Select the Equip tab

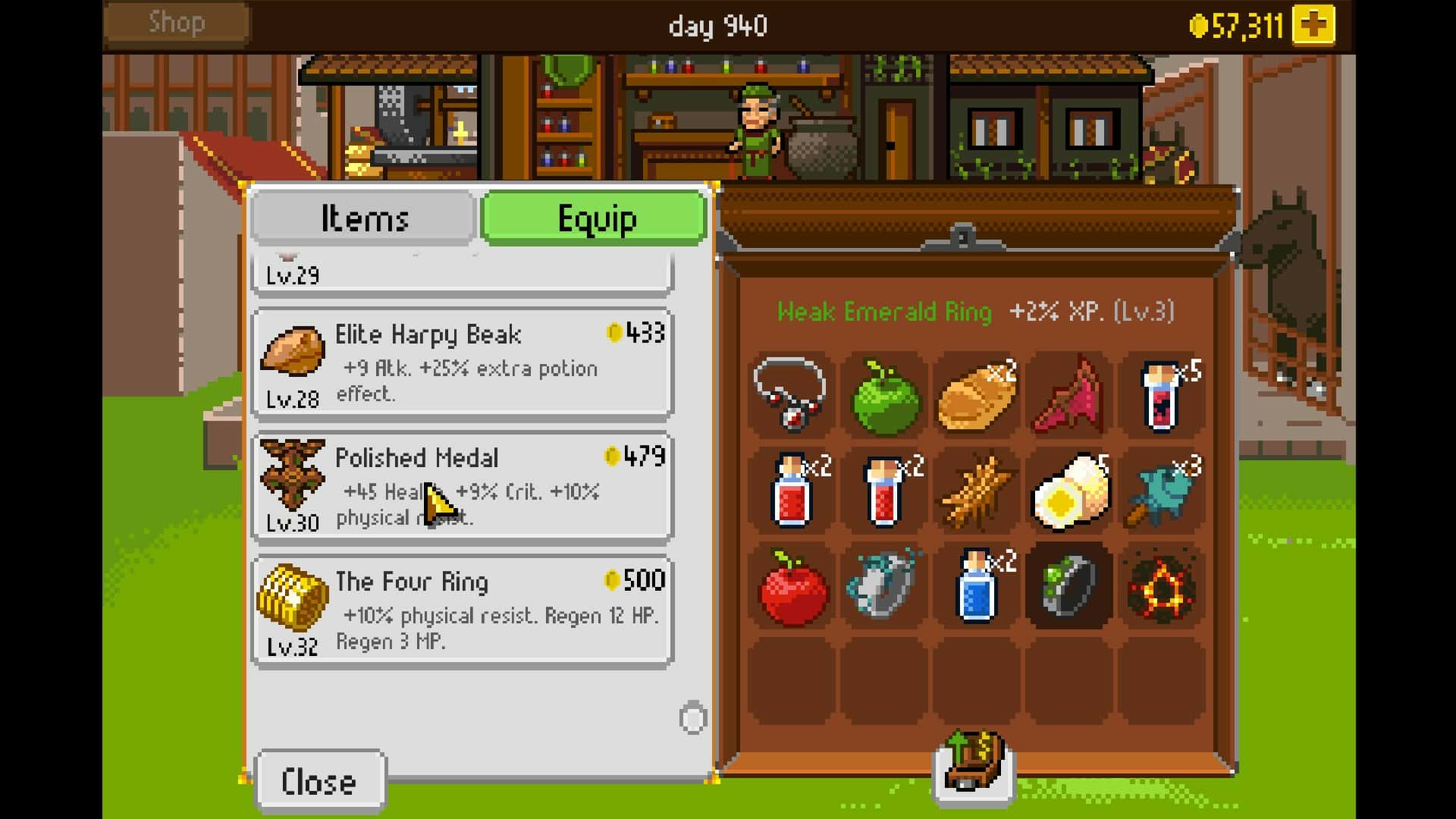(595, 218)
